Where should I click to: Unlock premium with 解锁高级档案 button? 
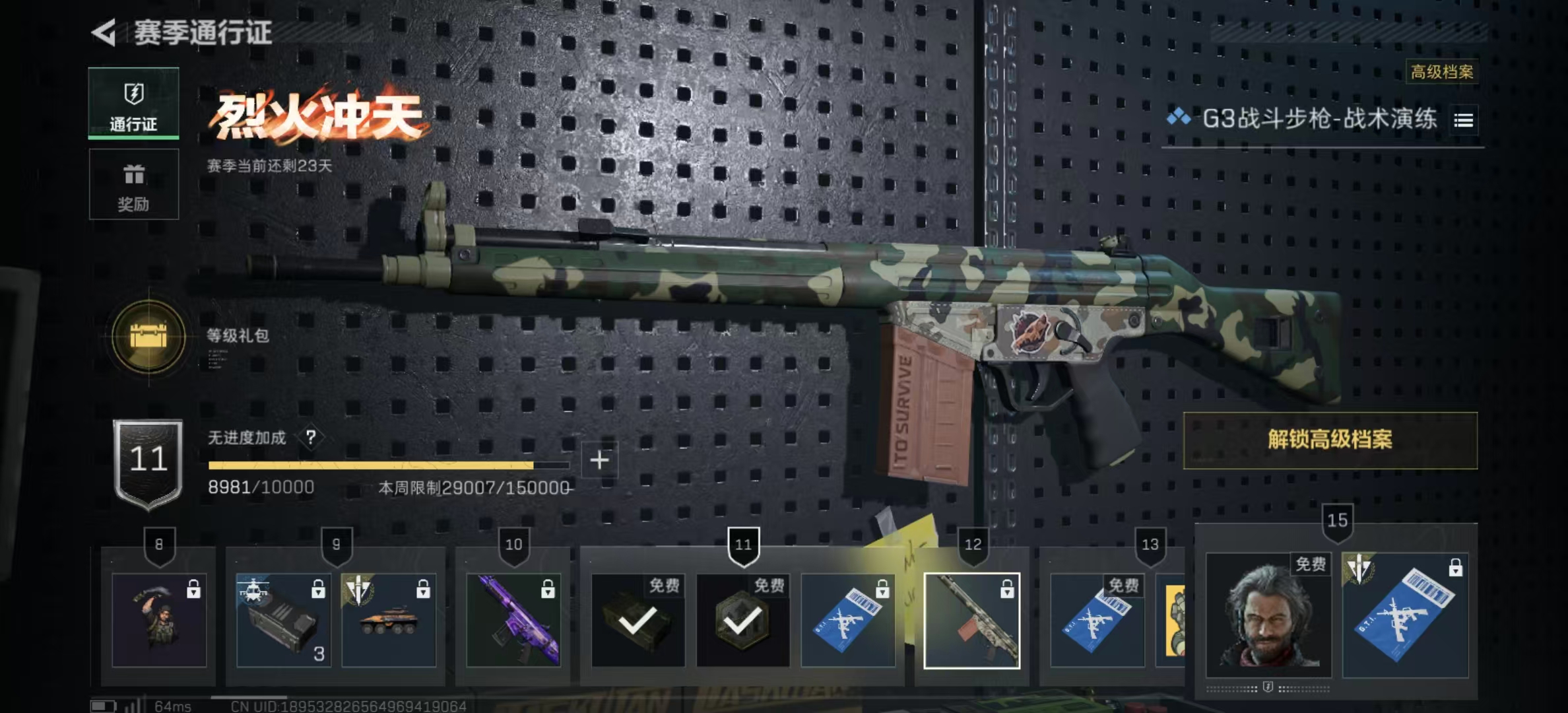pyautogui.click(x=1330, y=440)
